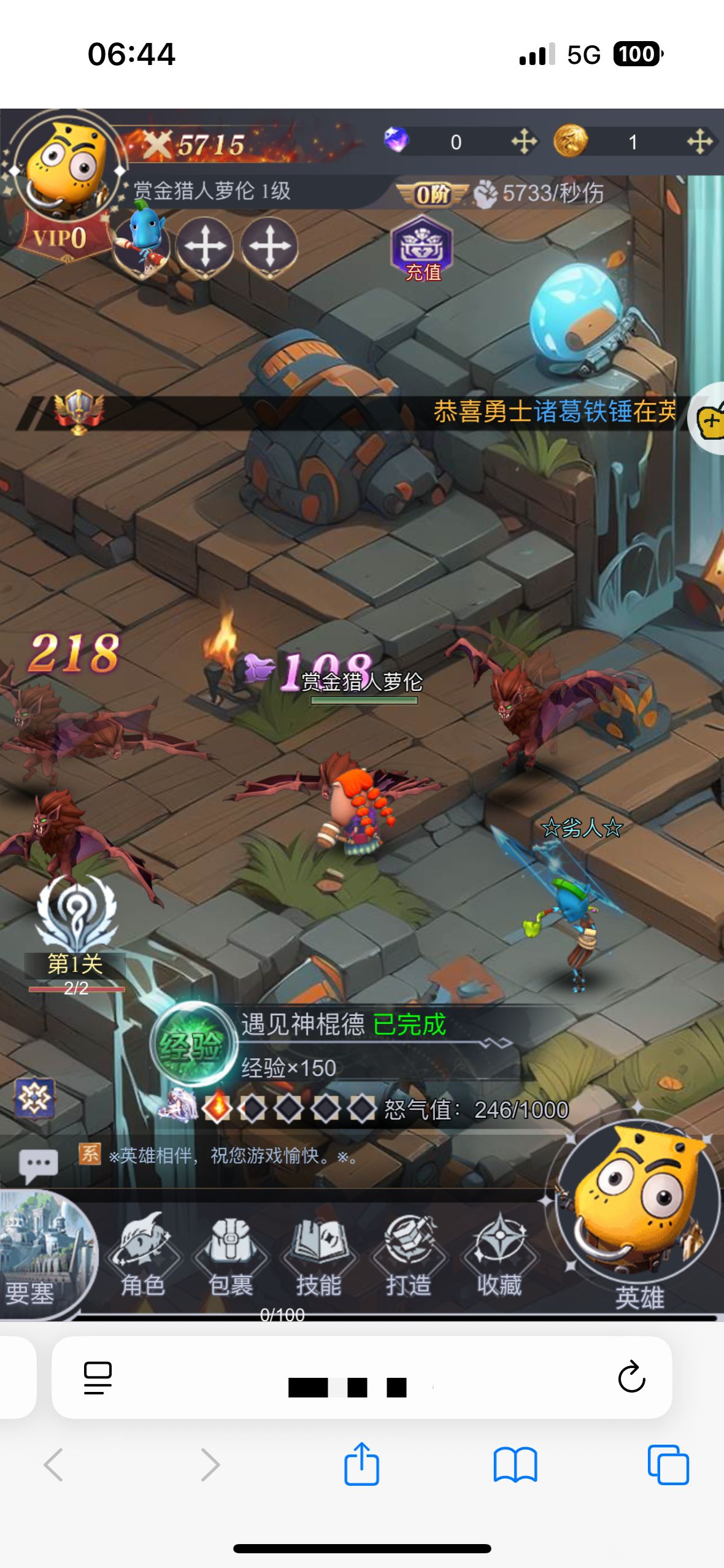Expand the yellow plus side tab
The height and width of the screenshot is (1568, 724).
coord(710,419)
